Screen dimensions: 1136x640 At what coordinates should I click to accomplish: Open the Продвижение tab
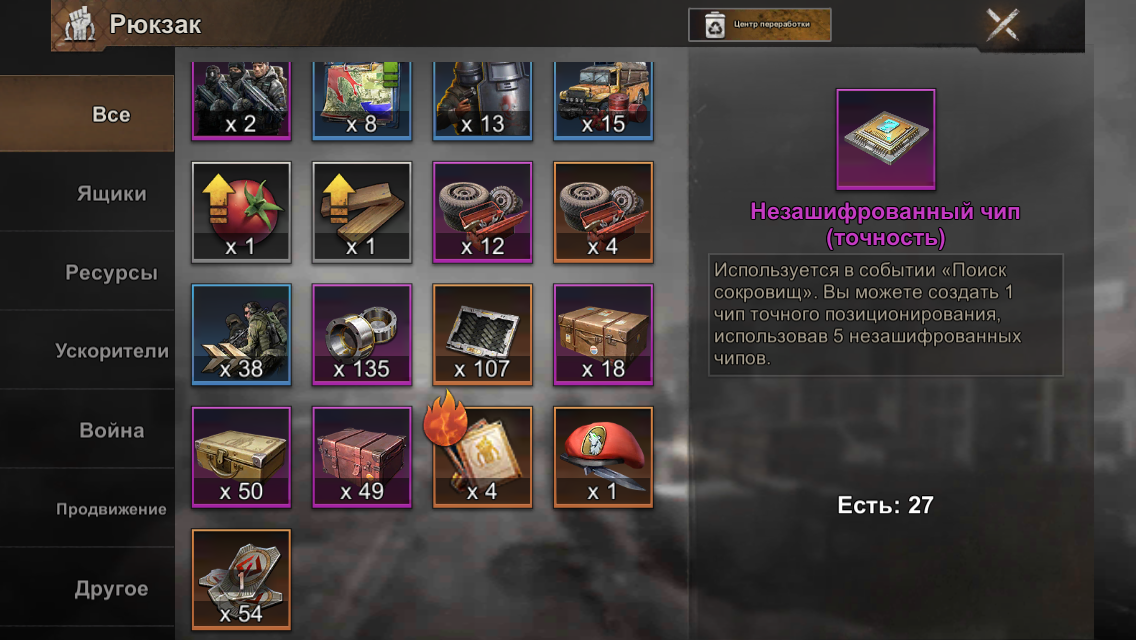pyautogui.click(x=111, y=509)
